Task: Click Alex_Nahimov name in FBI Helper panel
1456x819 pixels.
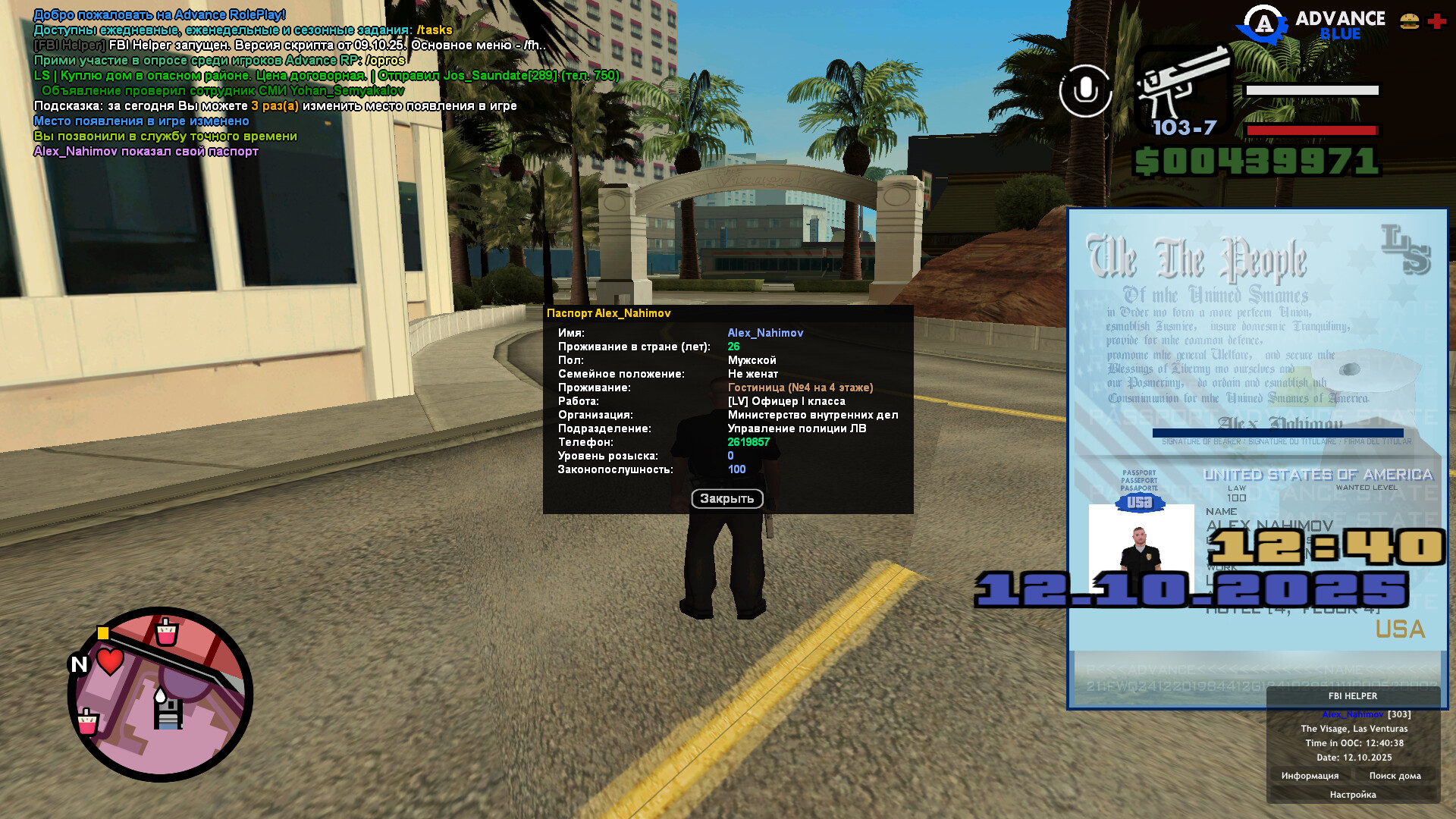Action: 1352,714
